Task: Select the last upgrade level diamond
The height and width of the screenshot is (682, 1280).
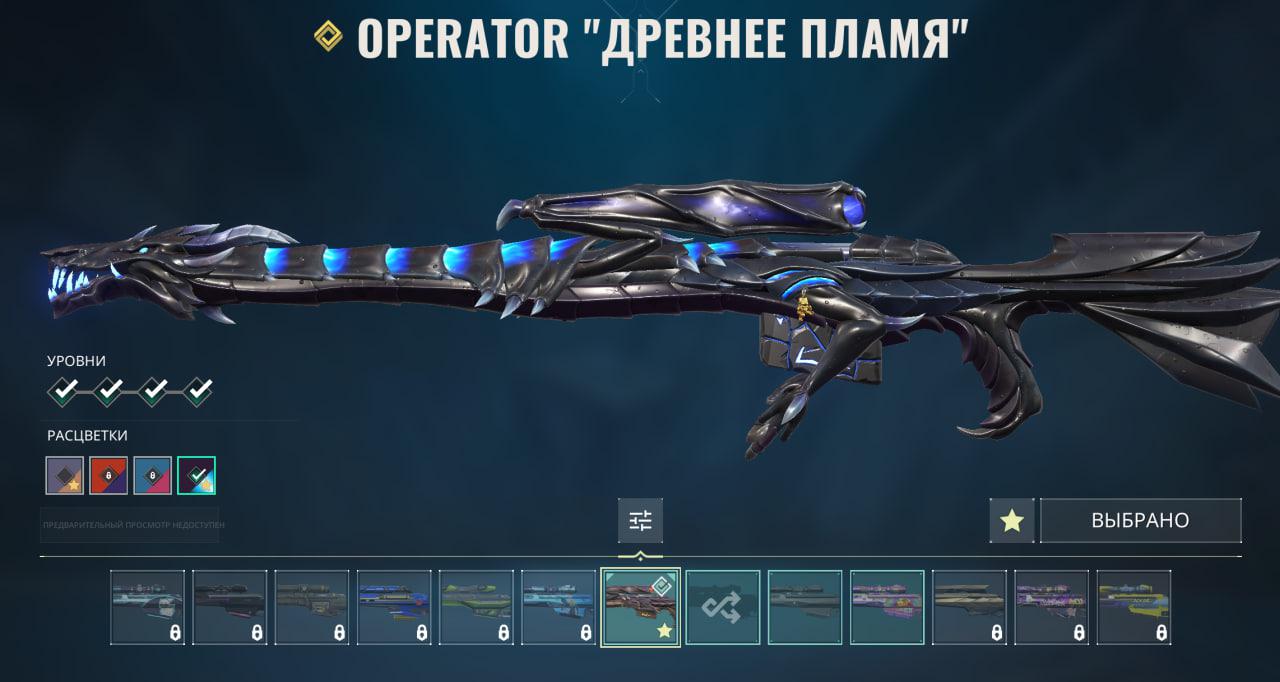Action: tap(198, 391)
